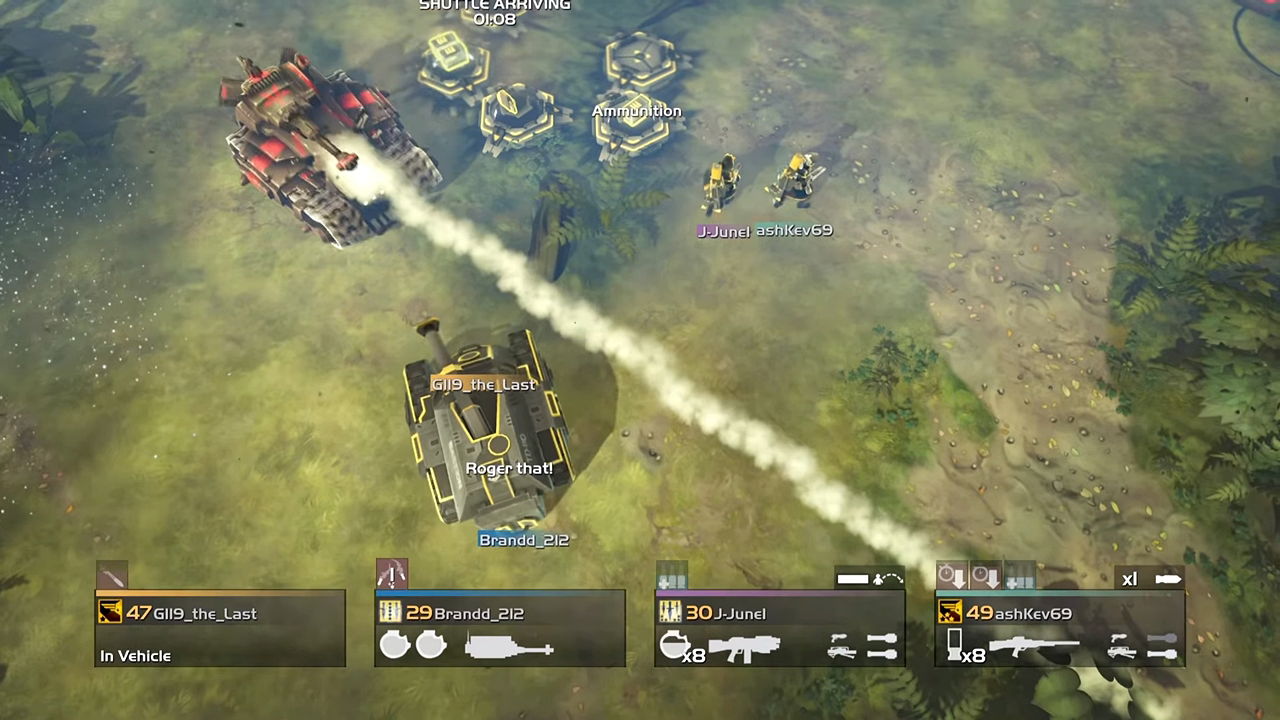Select J-Junel's primary weapon icon
Viewport: 1280px width, 720px height.
tap(744, 647)
